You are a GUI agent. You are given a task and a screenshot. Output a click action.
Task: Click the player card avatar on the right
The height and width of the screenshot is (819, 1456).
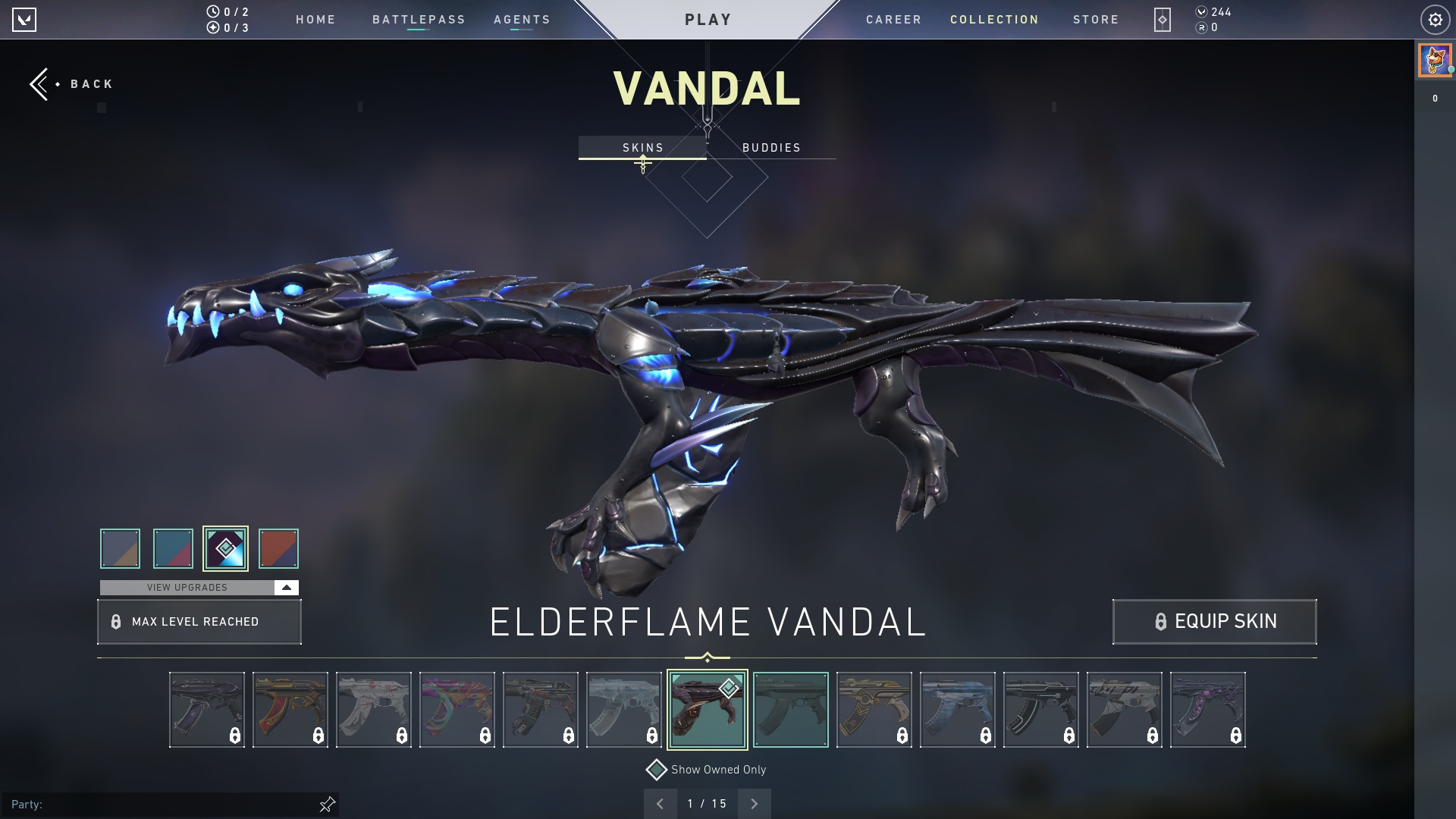1434,60
